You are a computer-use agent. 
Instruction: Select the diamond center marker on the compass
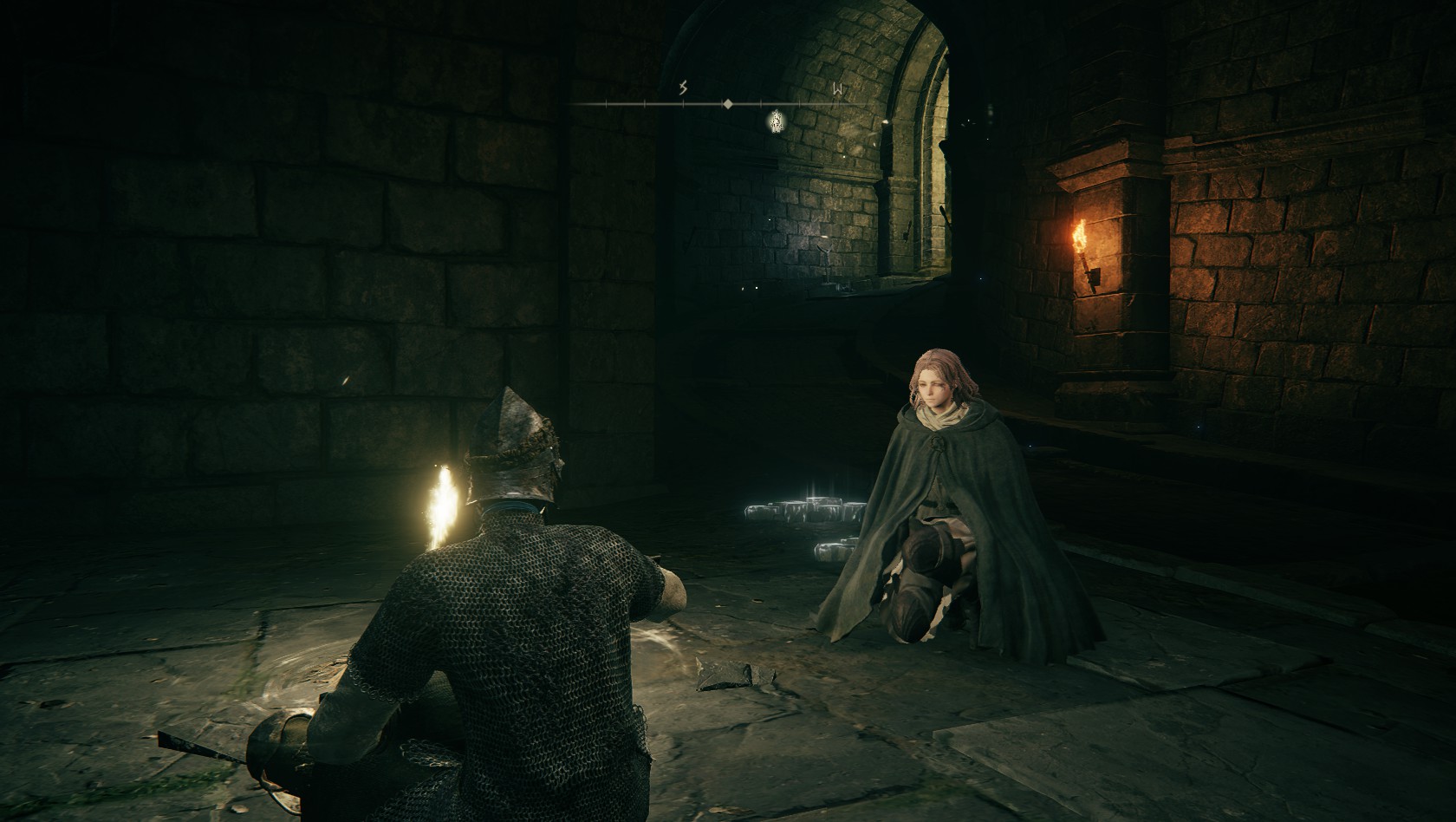(x=728, y=104)
